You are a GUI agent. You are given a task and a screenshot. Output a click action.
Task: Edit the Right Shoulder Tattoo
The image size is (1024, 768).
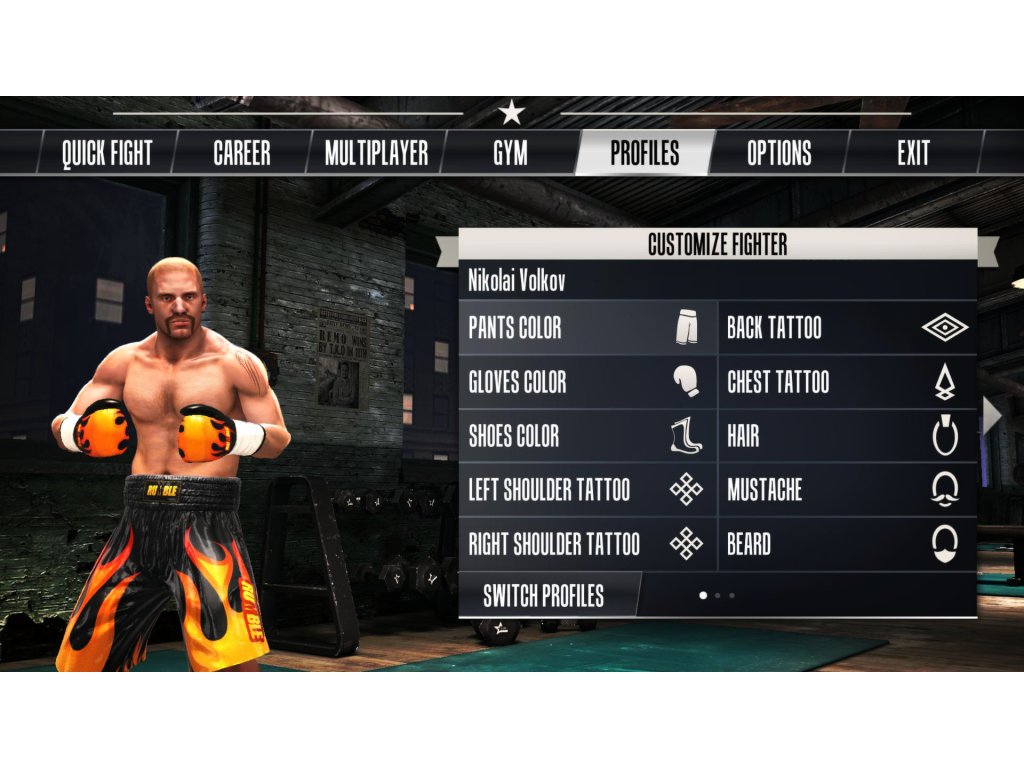[588, 544]
